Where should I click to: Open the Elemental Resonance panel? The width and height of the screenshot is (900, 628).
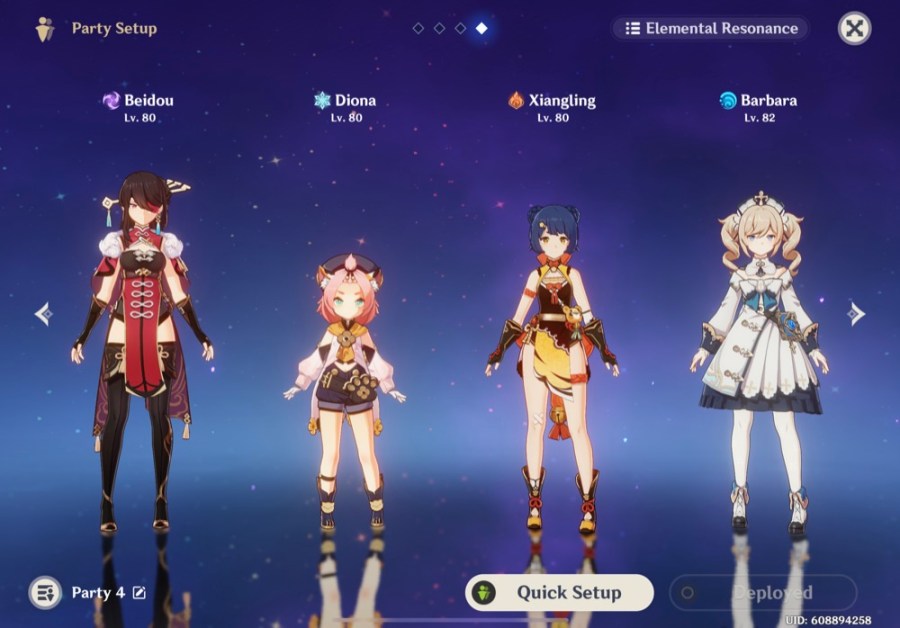click(710, 28)
